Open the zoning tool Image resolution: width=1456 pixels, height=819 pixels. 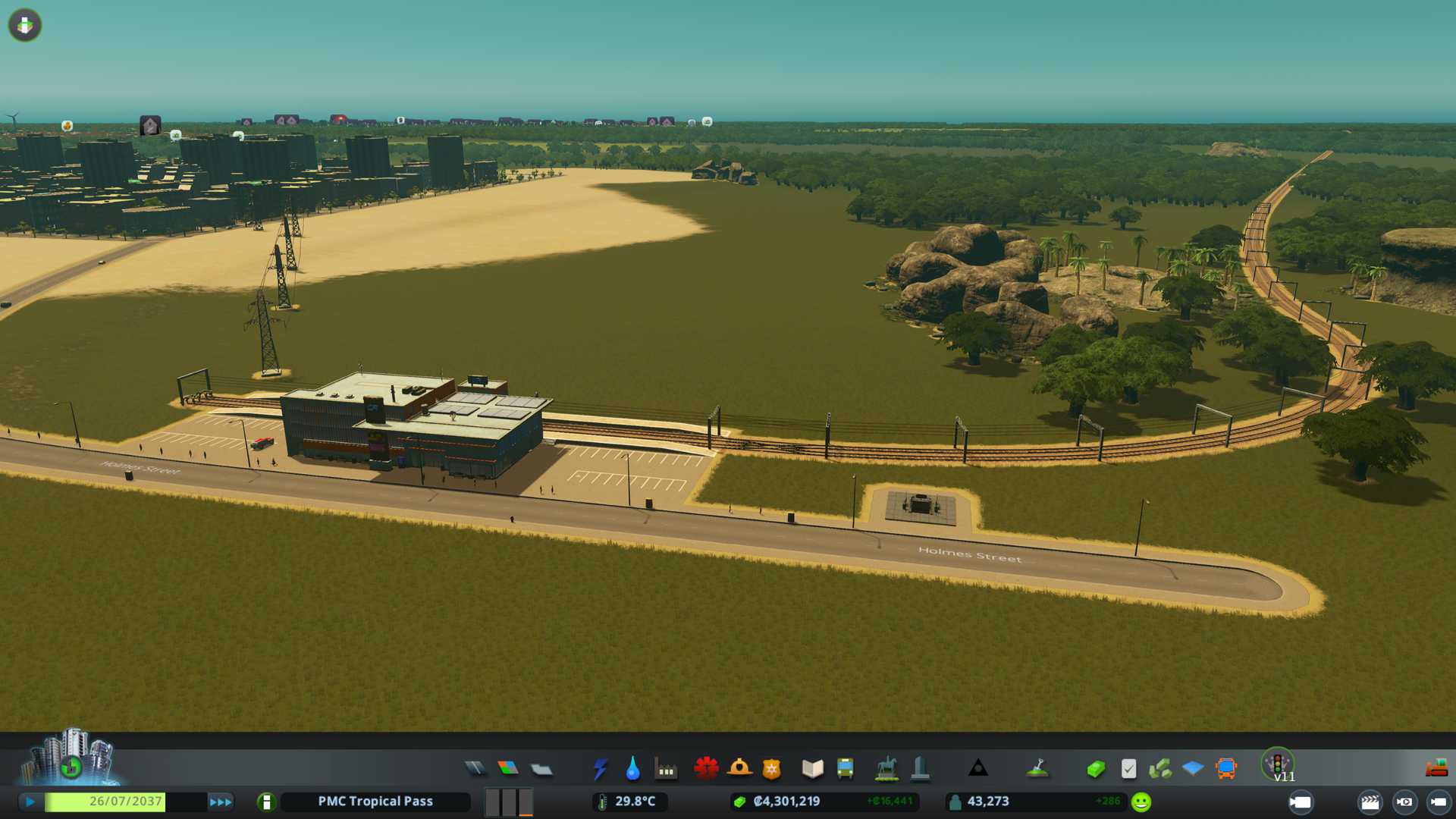pyautogui.click(x=508, y=769)
